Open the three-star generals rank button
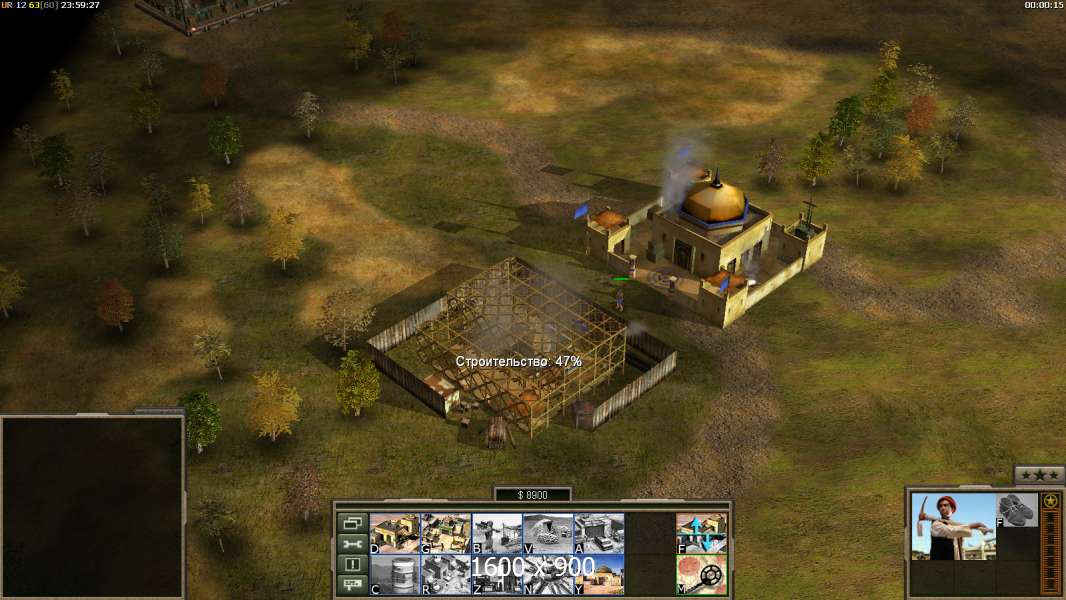The height and width of the screenshot is (600, 1066). (1039, 475)
